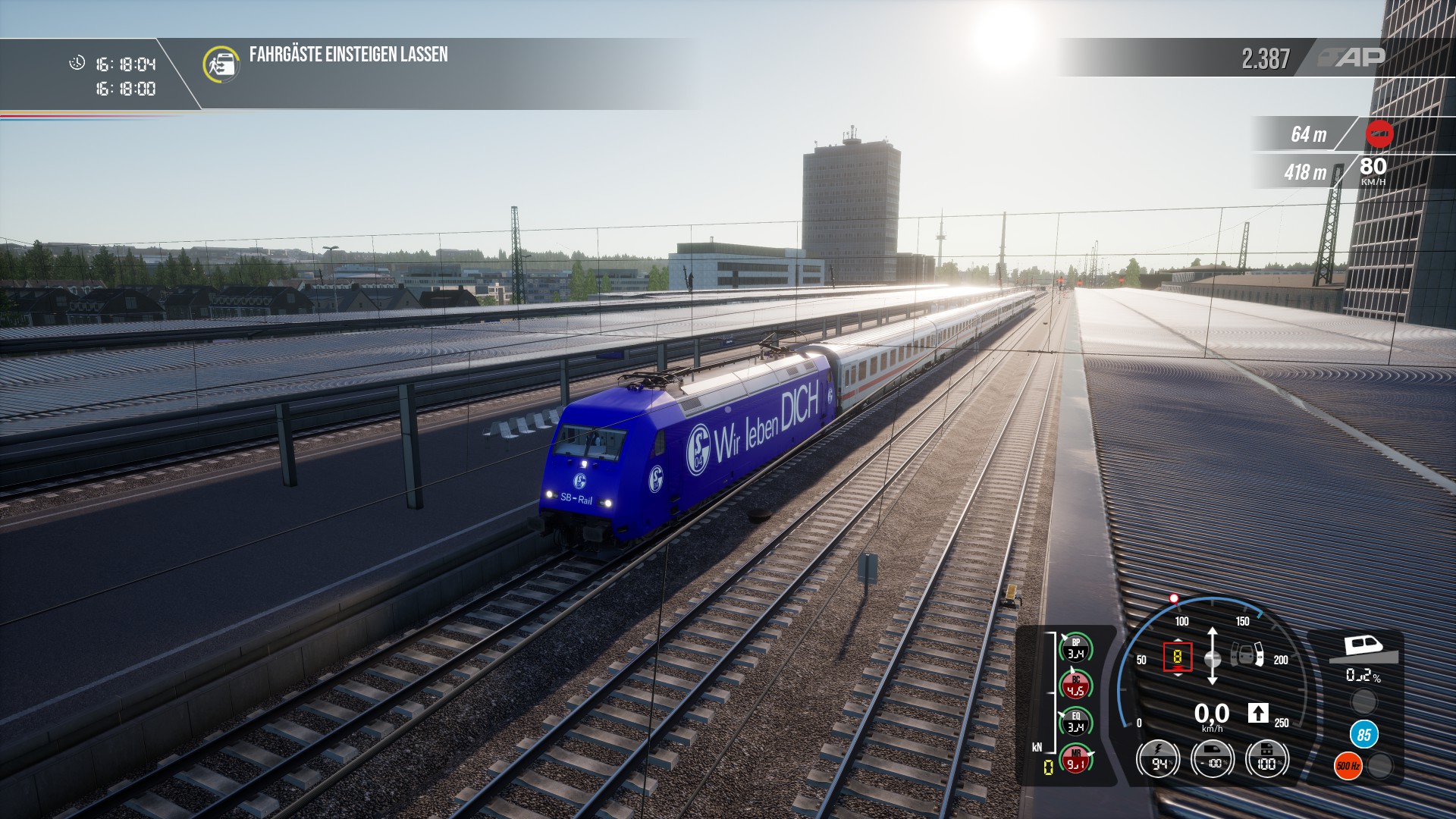Image resolution: width=1456 pixels, height=819 pixels.
Task: Click the EQ equalizing reservoir gauge
Action: (1075, 722)
